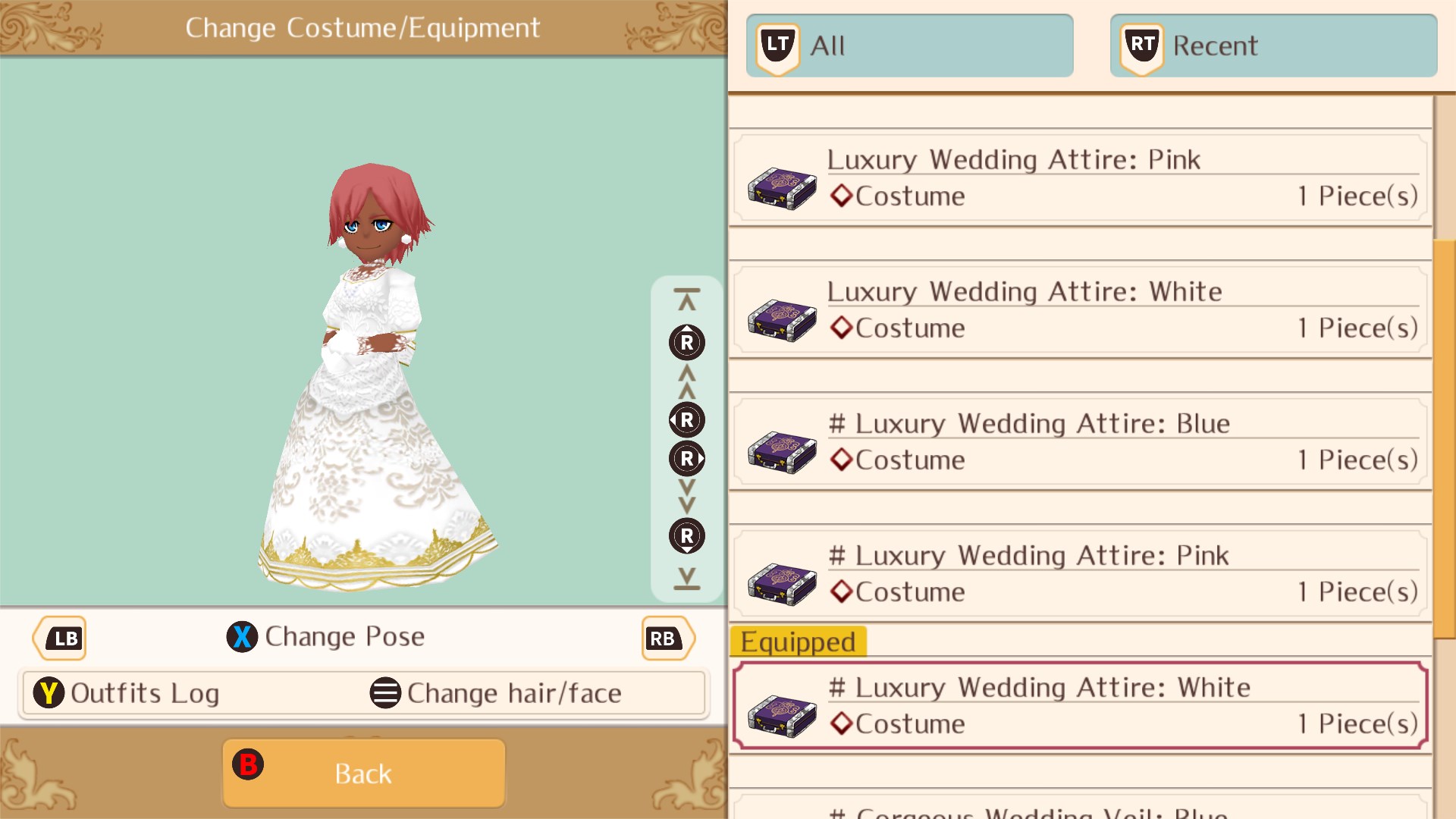Click the RT shoulder button icon on the Recent tab
Viewport: 1456px width, 819px height.
click(x=1141, y=44)
